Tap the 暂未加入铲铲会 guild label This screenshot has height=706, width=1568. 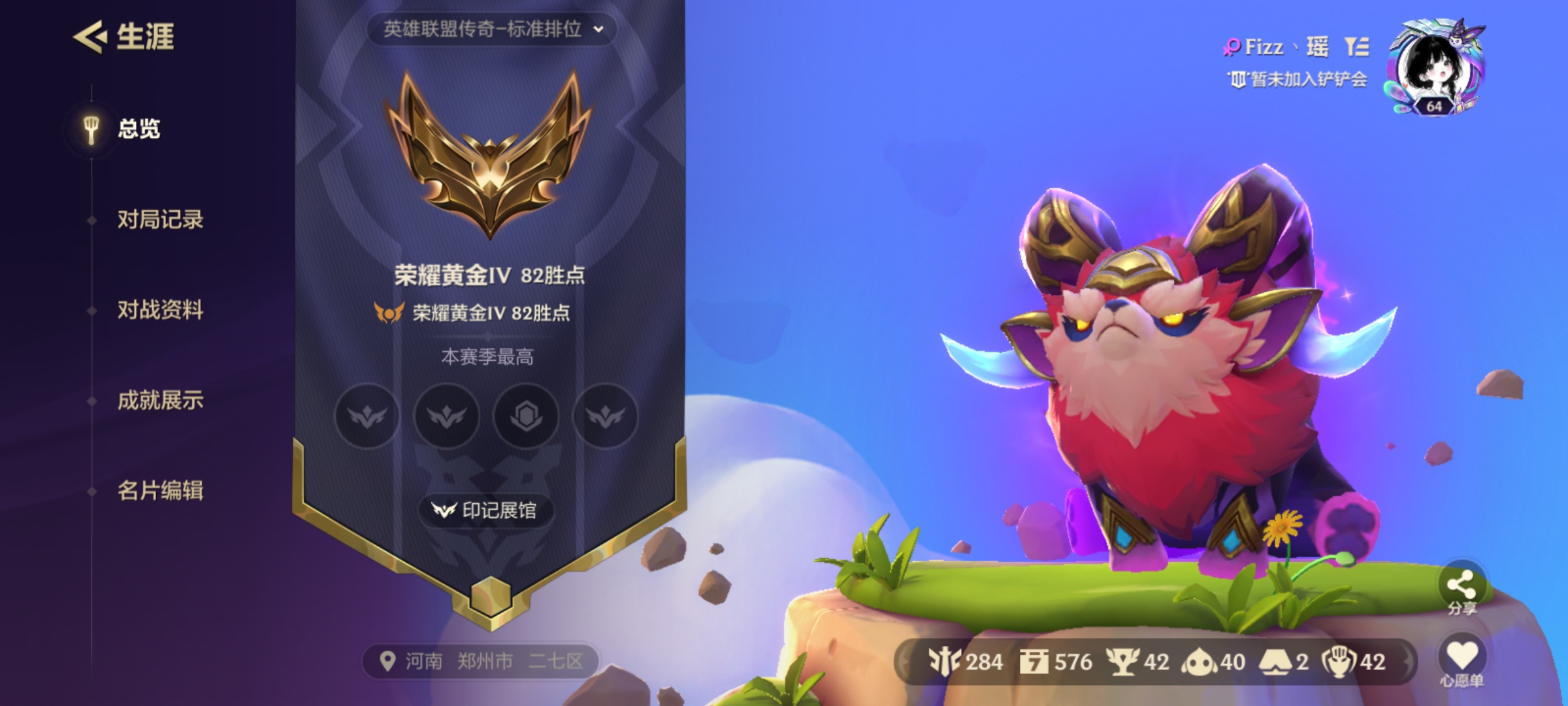[1299, 80]
